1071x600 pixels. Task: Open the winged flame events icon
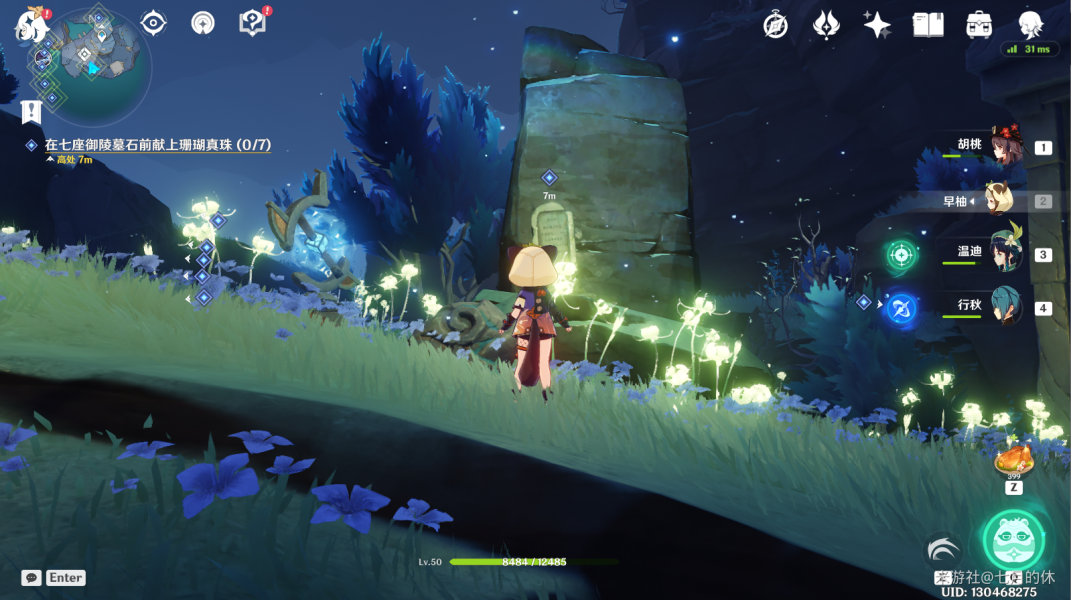tap(826, 25)
